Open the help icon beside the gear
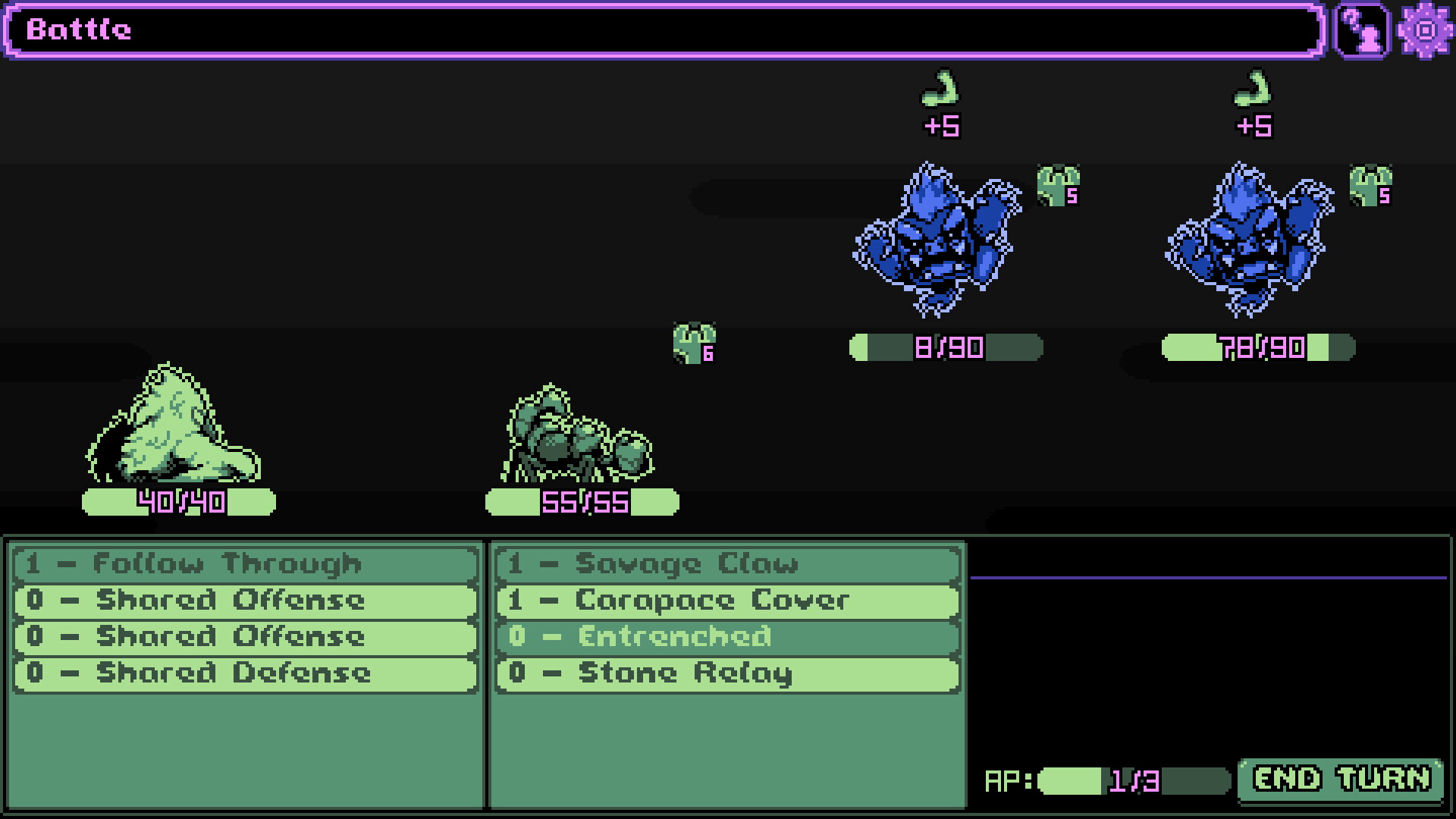The width and height of the screenshot is (1456, 819). pos(1362,30)
